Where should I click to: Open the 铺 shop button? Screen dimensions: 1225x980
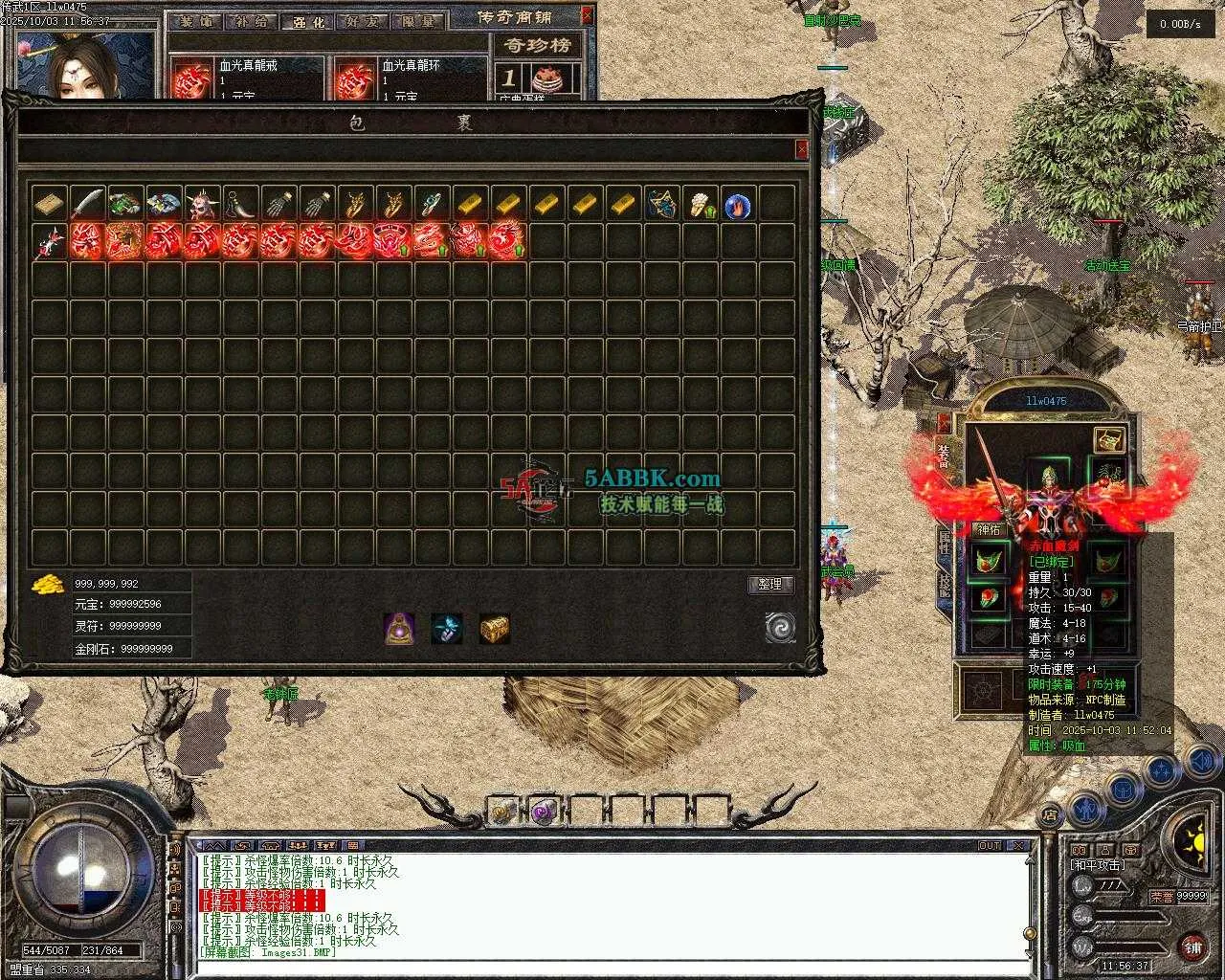coord(1192,947)
